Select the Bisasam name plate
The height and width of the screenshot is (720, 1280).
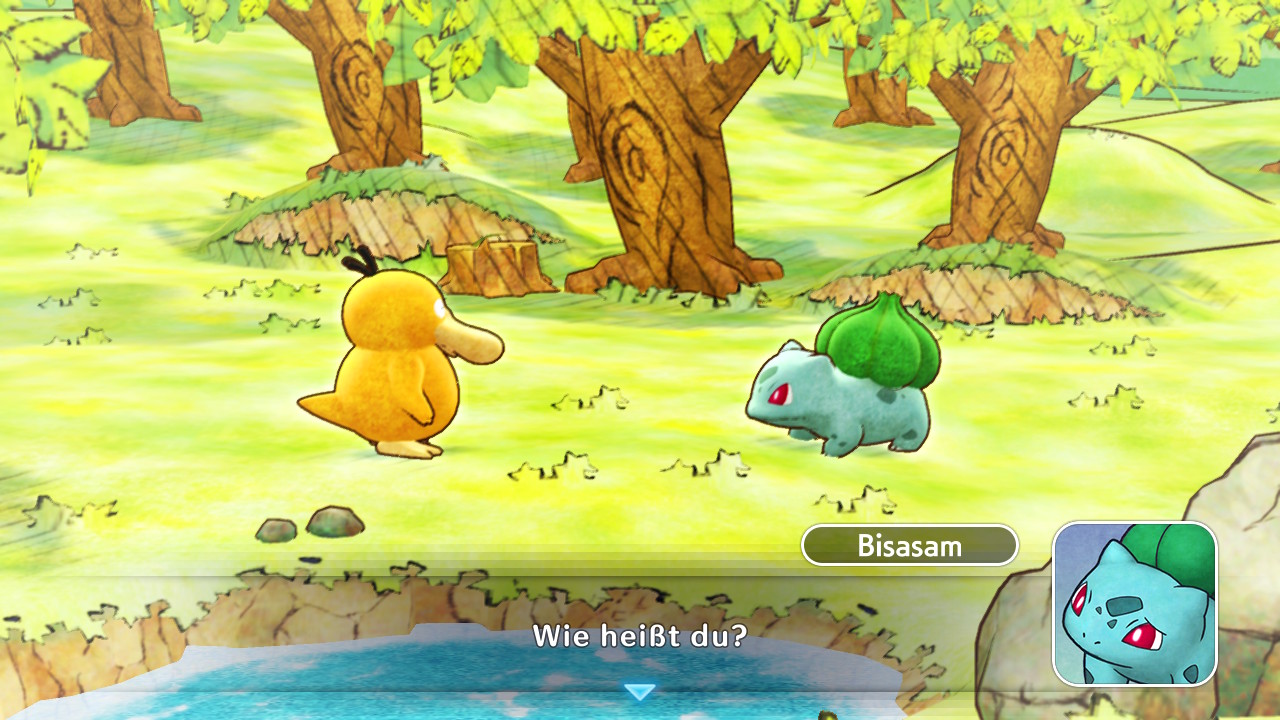[x=910, y=545]
